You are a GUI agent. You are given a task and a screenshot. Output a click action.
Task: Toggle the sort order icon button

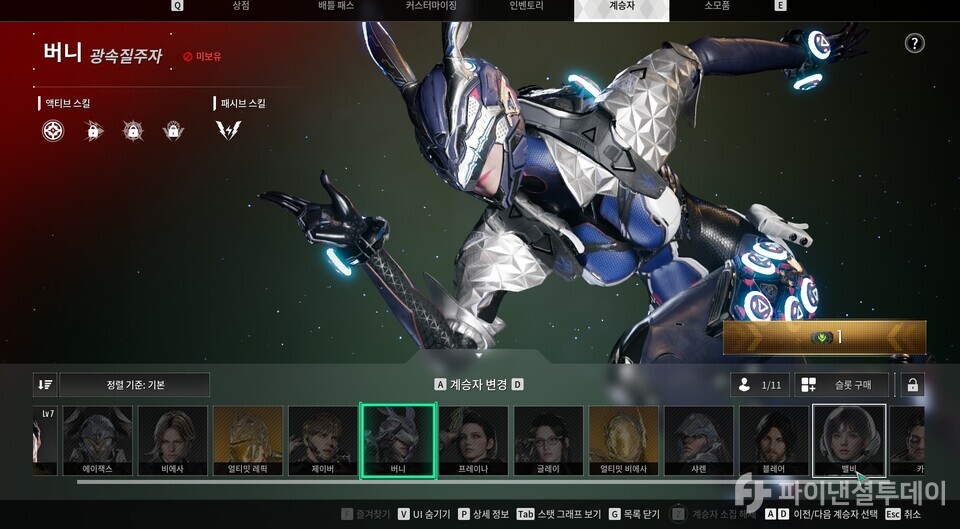pos(44,385)
